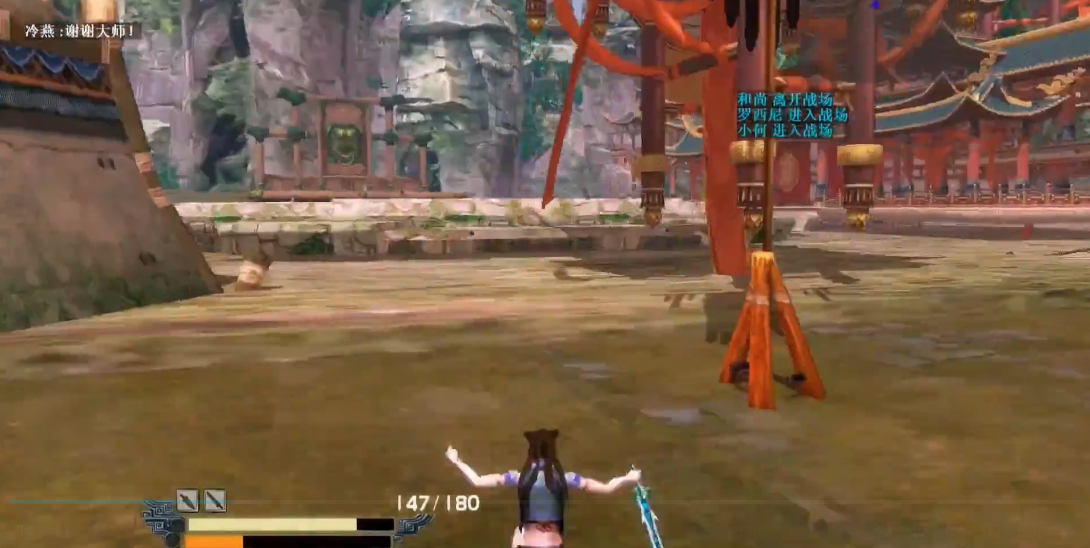Viewport: 1090px width, 548px height.
Task: Click the 冷燕 chat message line
Action: (x=82, y=31)
